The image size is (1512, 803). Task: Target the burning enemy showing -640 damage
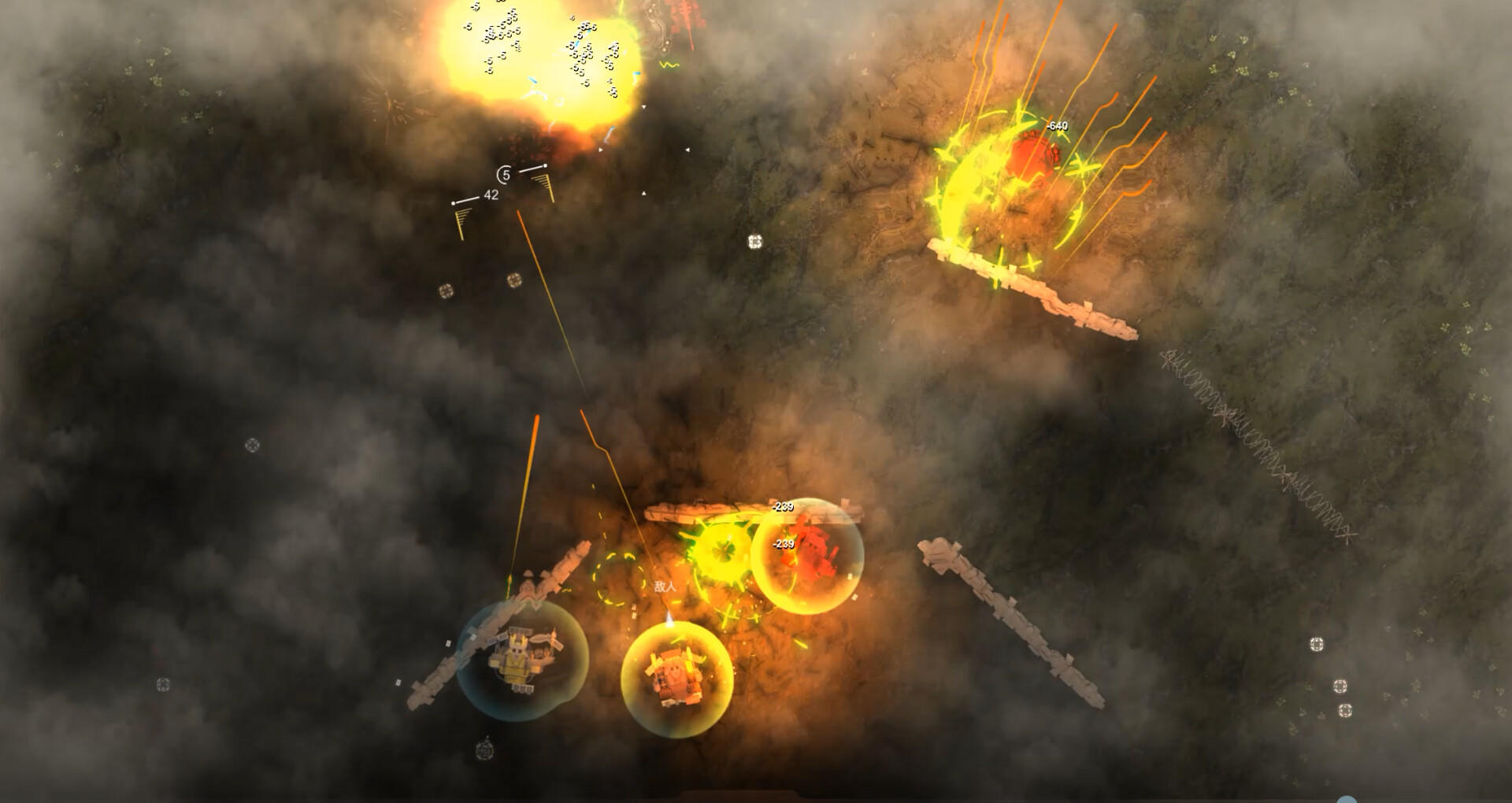(1032, 154)
